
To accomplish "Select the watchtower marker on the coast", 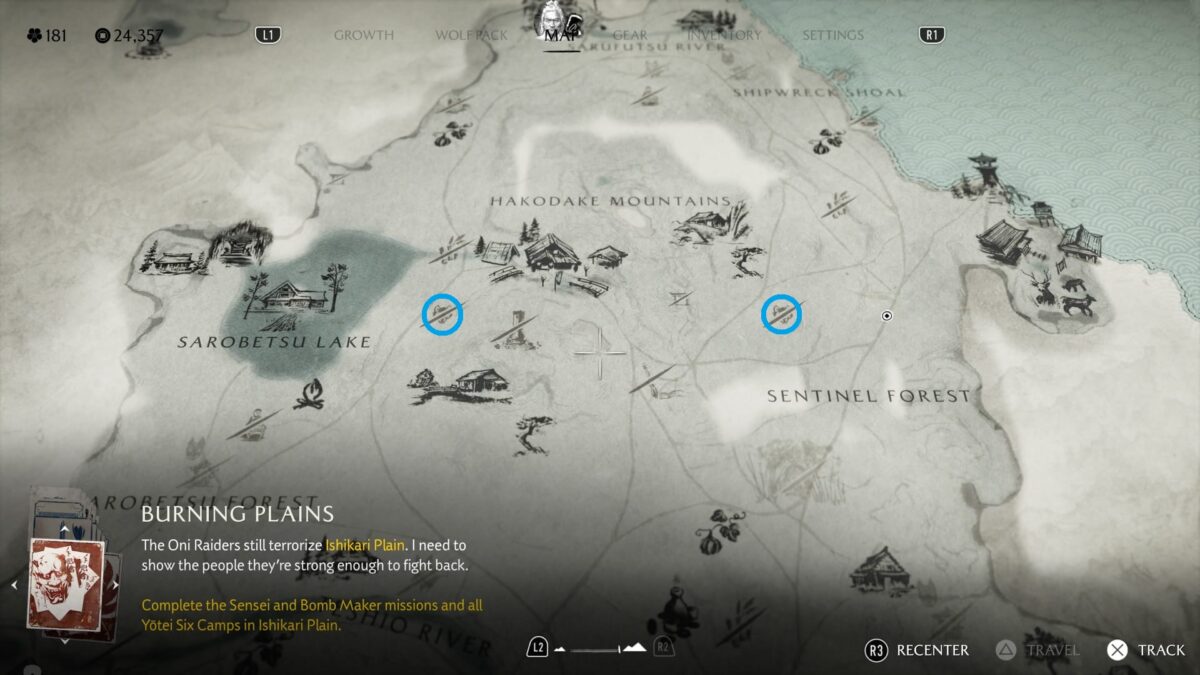I will (983, 172).
